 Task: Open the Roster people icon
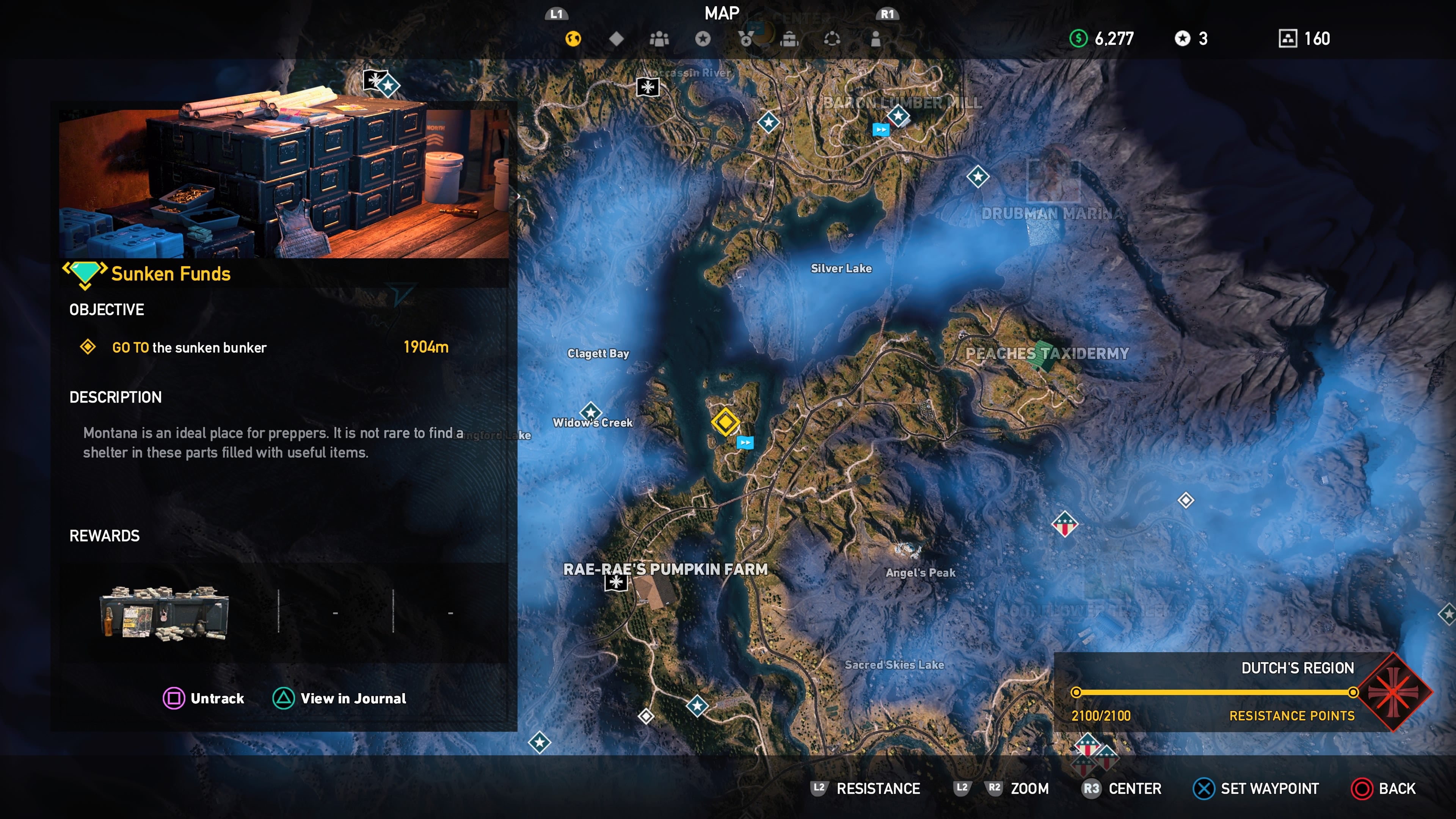(659, 38)
